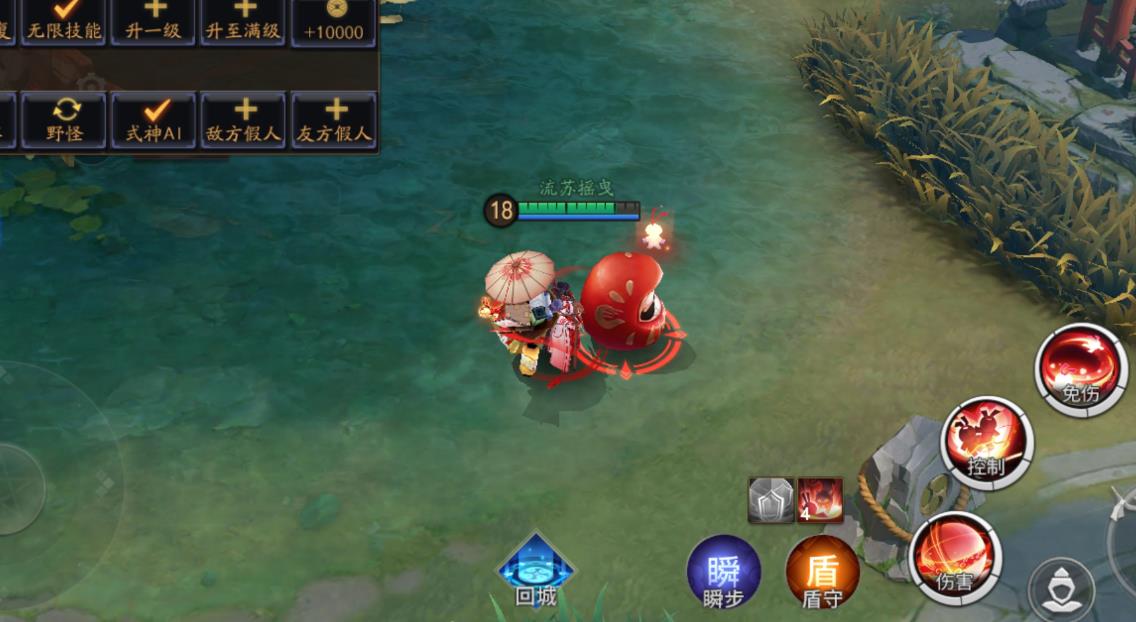Select the red rabbit buff icon
The height and width of the screenshot is (622, 1136).
click(x=820, y=500)
